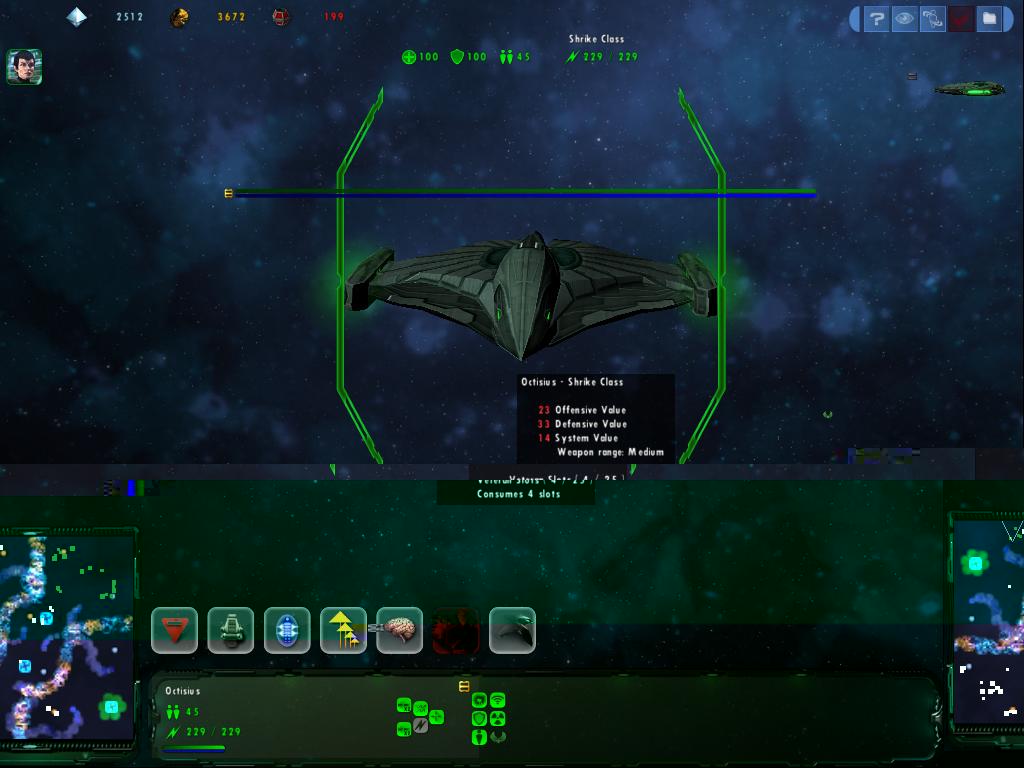Select the distant warbird with selection marker
The height and width of the screenshot is (768, 1024).
tap(969, 90)
